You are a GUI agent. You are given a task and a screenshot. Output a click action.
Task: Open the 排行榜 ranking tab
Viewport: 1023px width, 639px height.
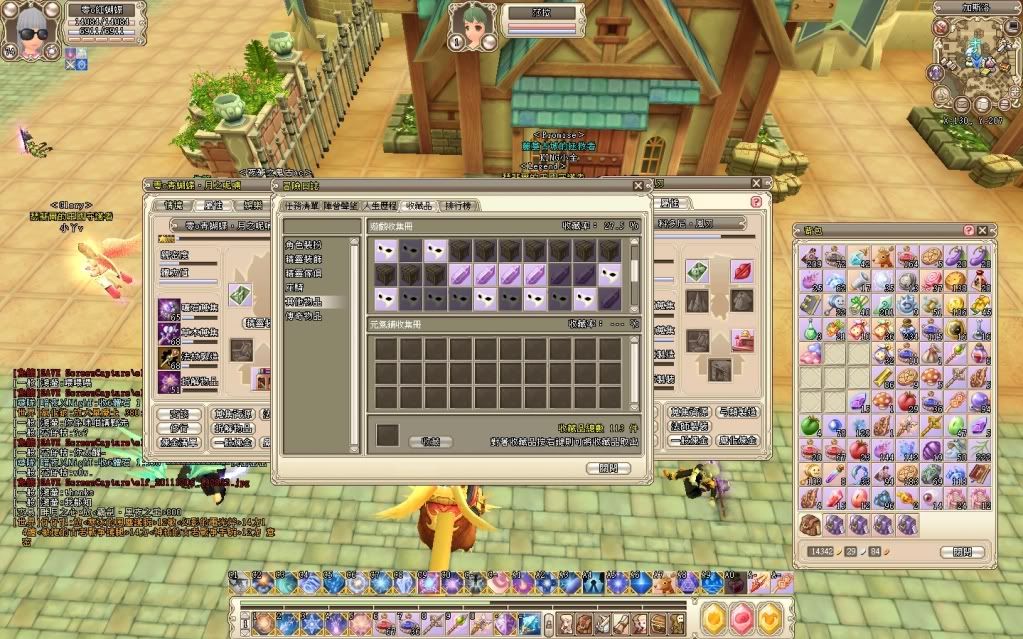click(x=460, y=205)
